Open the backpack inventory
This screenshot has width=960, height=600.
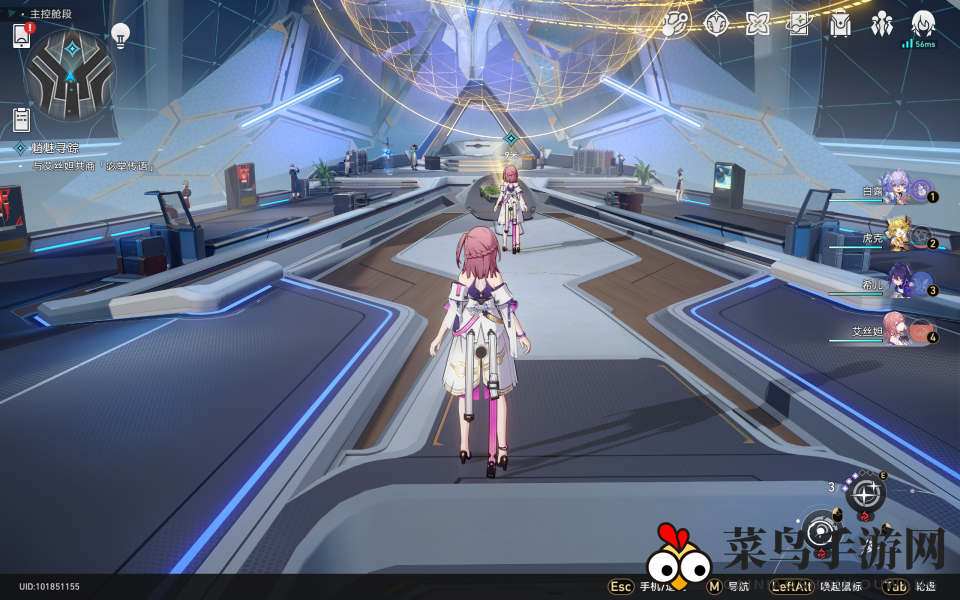tap(840, 24)
